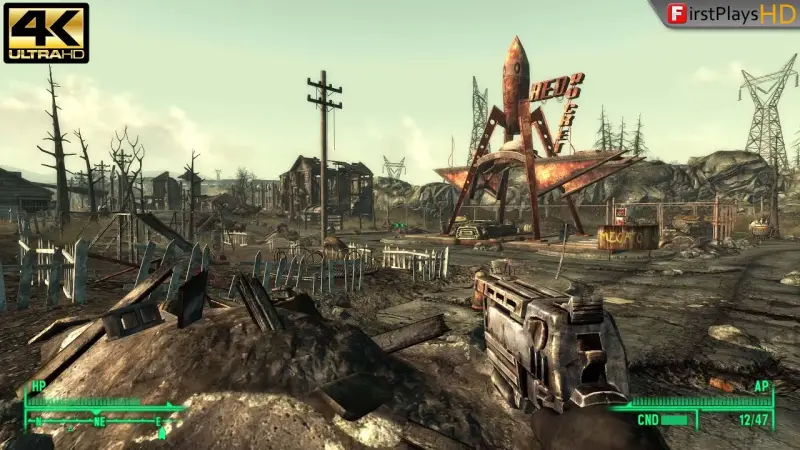
Task: Click the 4K Ultra HD badge
Action: 46,33
